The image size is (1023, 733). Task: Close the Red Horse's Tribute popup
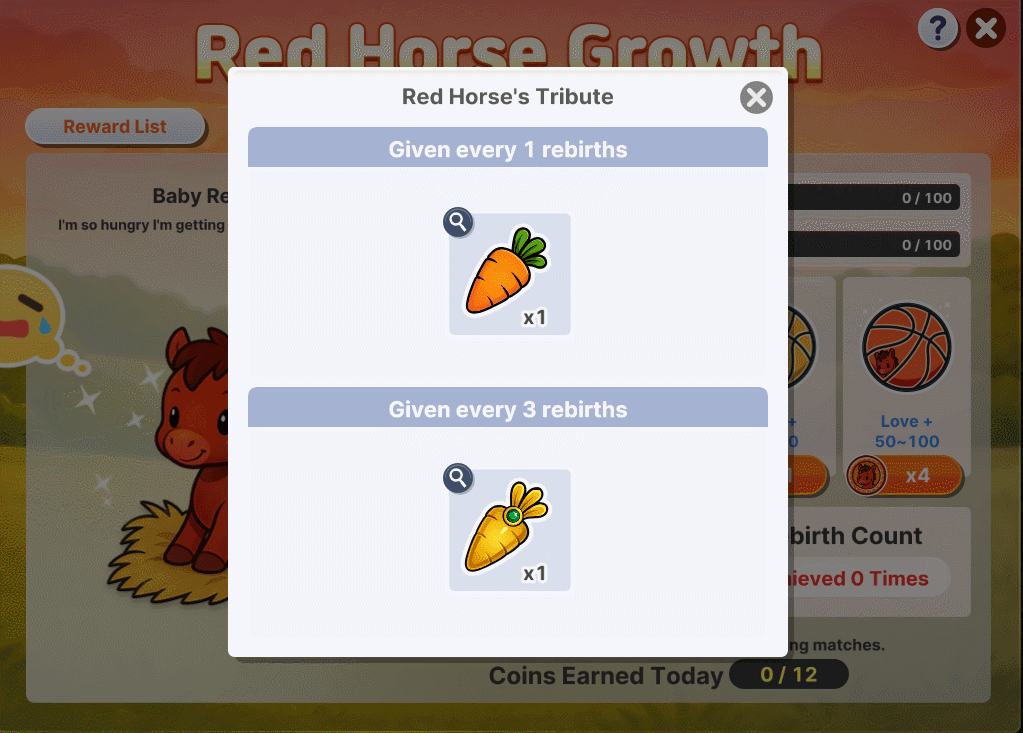[x=757, y=98]
